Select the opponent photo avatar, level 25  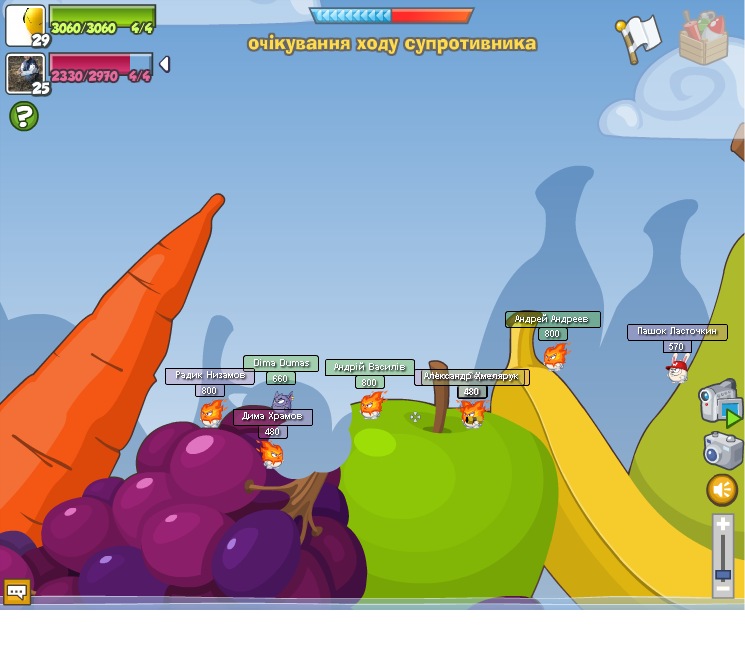pos(25,74)
